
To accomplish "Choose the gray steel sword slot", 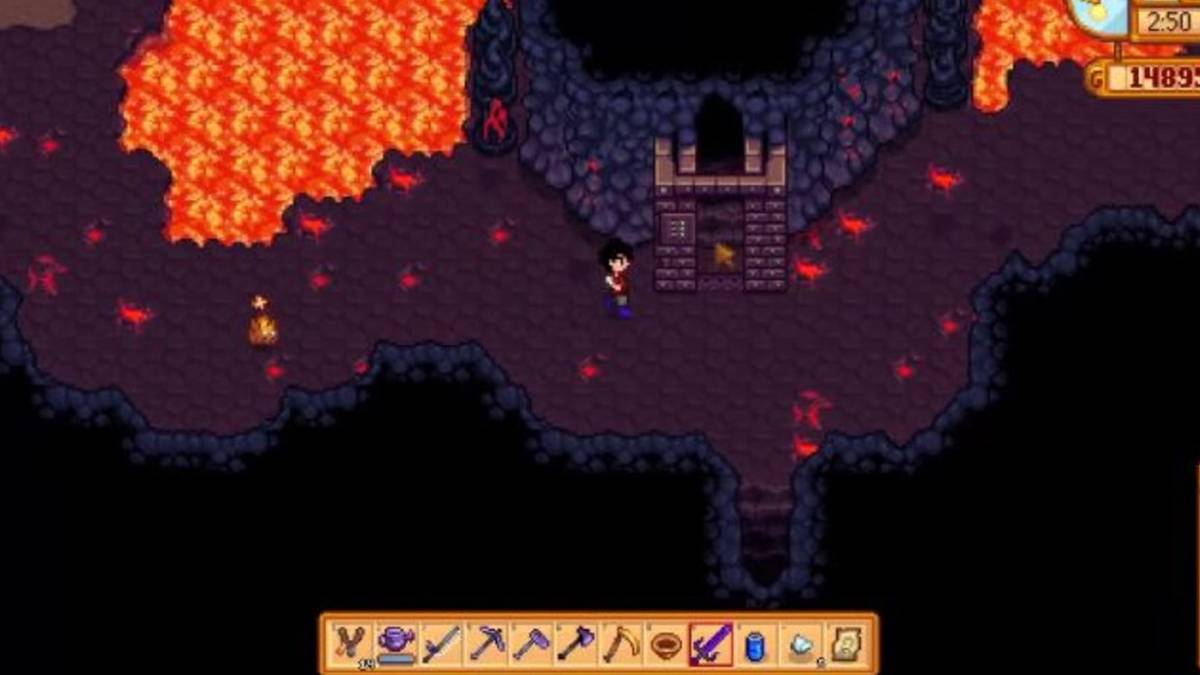I will click(441, 643).
